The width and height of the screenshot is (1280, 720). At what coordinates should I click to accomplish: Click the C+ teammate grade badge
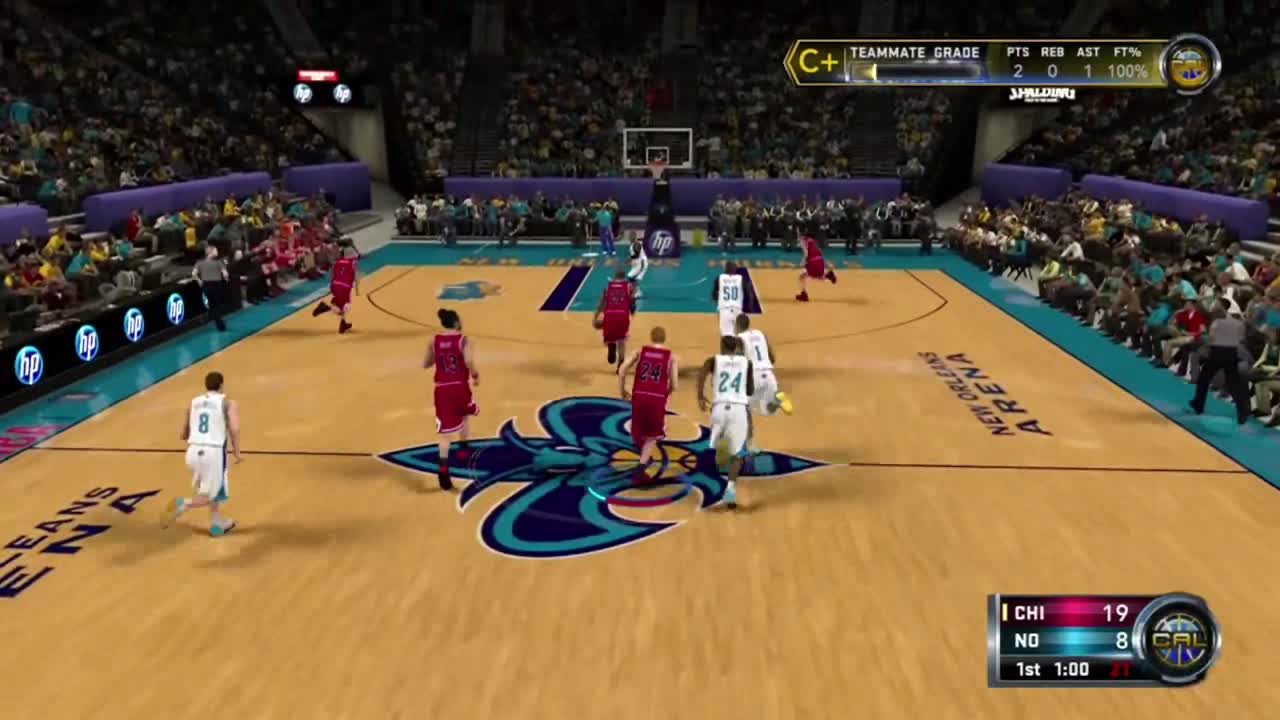[x=817, y=60]
